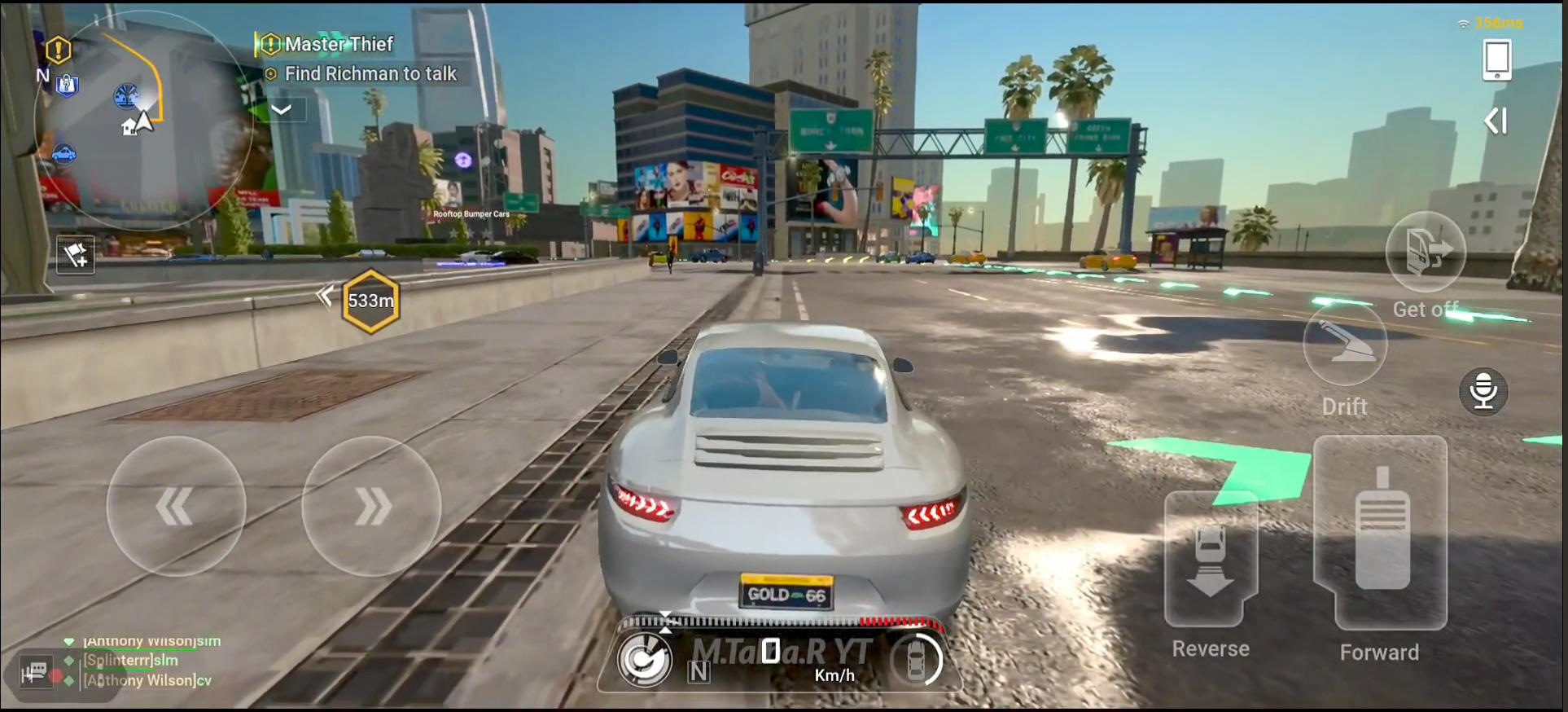Tap the phone icon in the top right corner
1568x712 pixels.
(1498, 59)
